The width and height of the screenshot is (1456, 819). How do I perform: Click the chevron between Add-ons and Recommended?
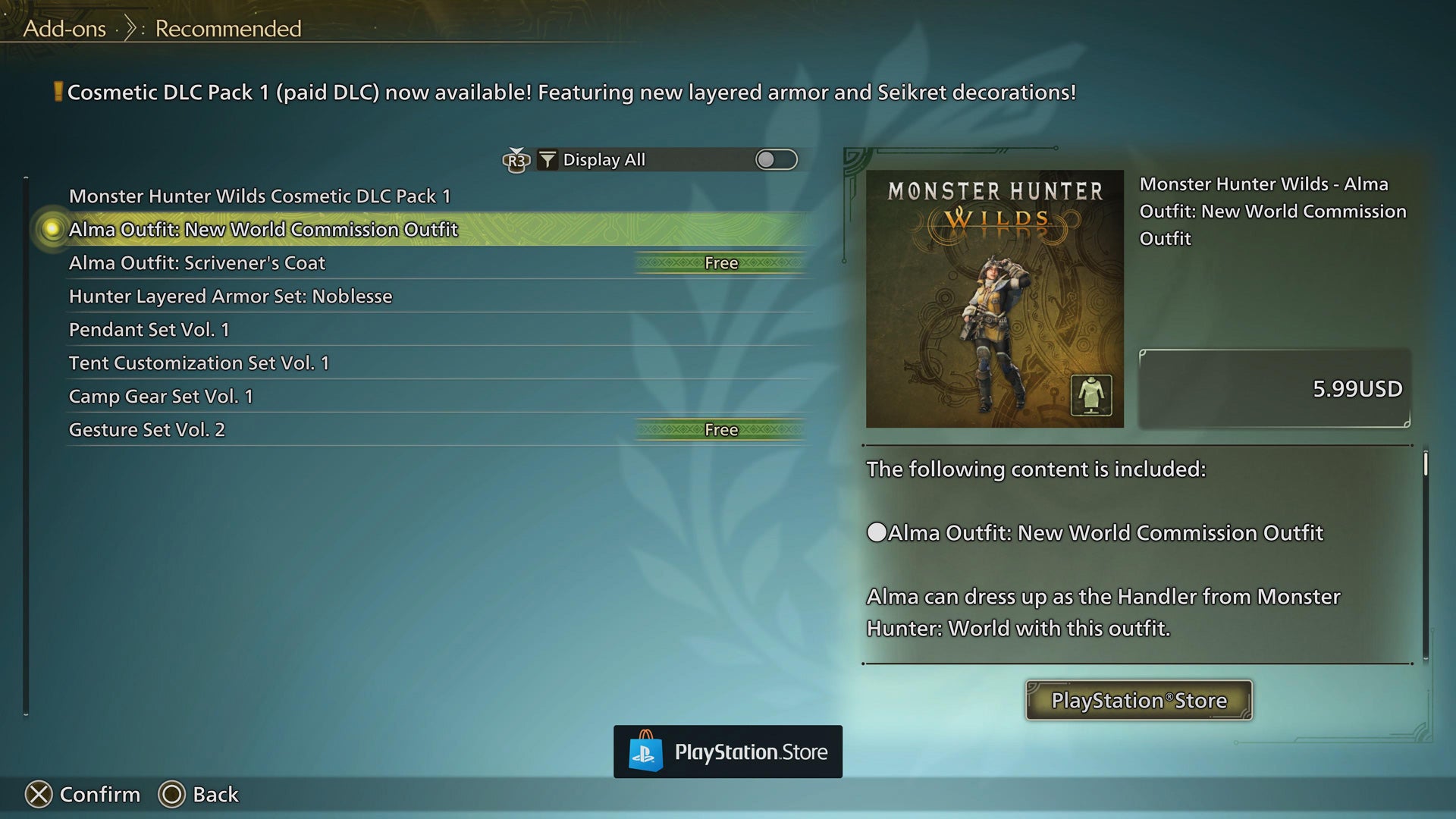130,27
